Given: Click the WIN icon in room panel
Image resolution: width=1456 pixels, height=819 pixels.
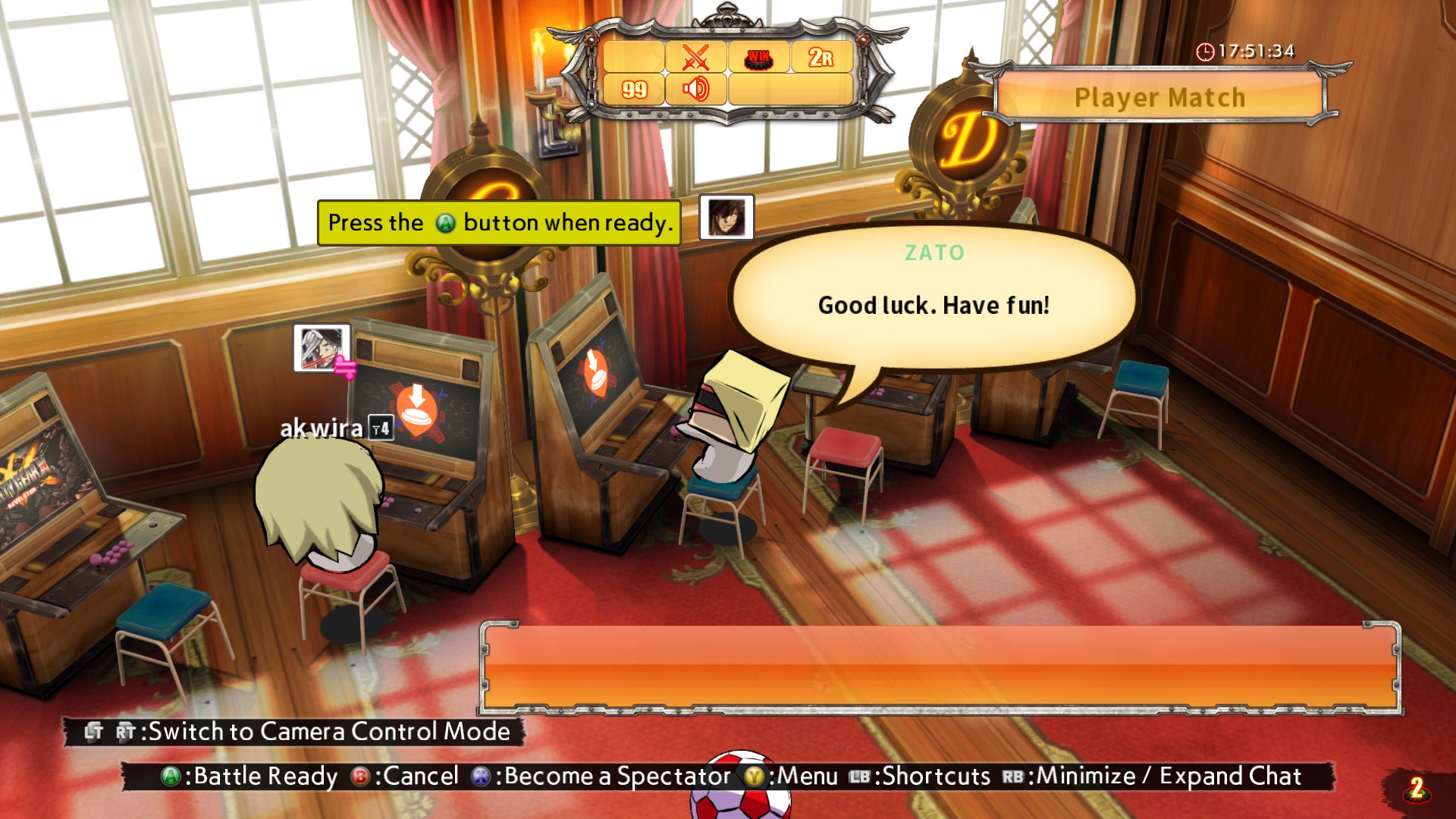Looking at the screenshot, I should 758,58.
